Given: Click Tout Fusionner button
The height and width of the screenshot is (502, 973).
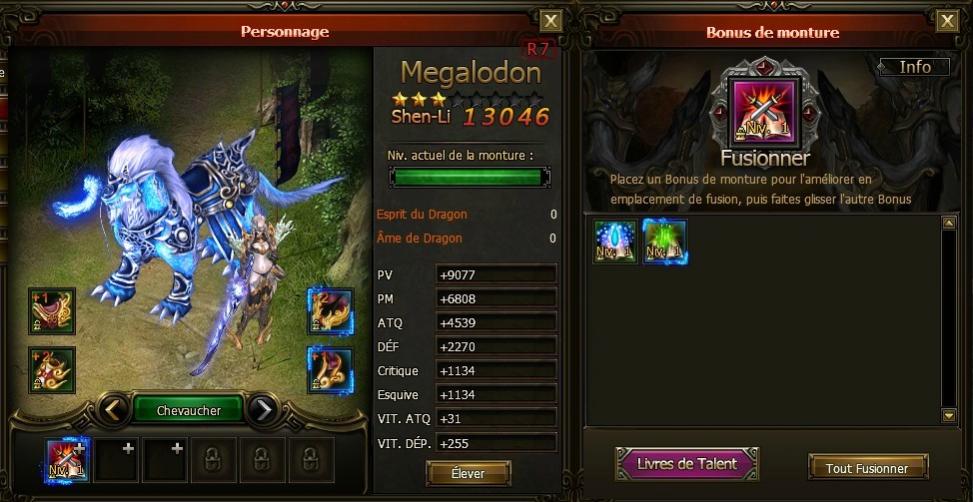Looking at the screenshot, I should point(867,467).
